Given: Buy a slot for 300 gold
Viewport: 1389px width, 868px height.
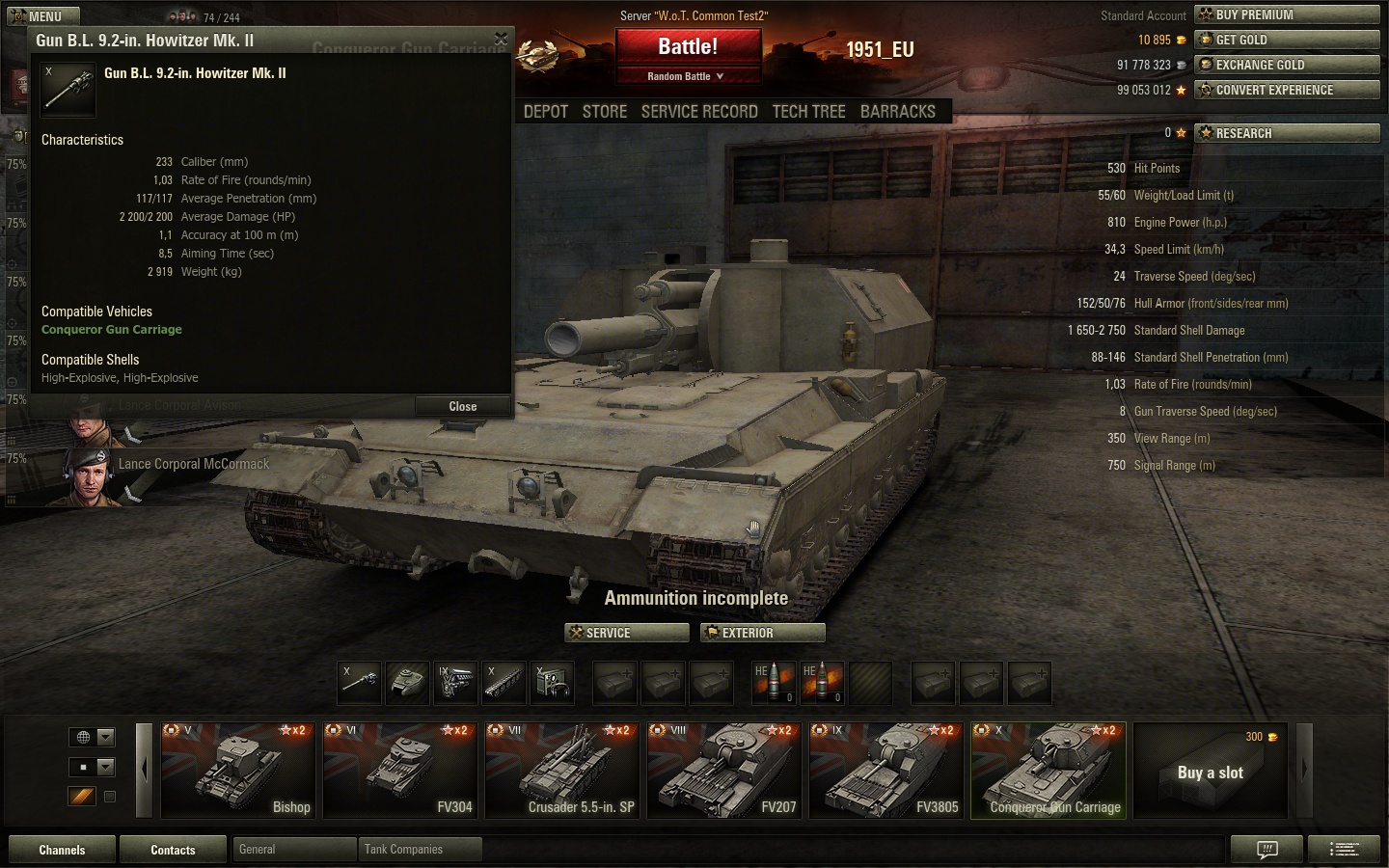Looking at the screenshot, I should [x=1211, y=771].
